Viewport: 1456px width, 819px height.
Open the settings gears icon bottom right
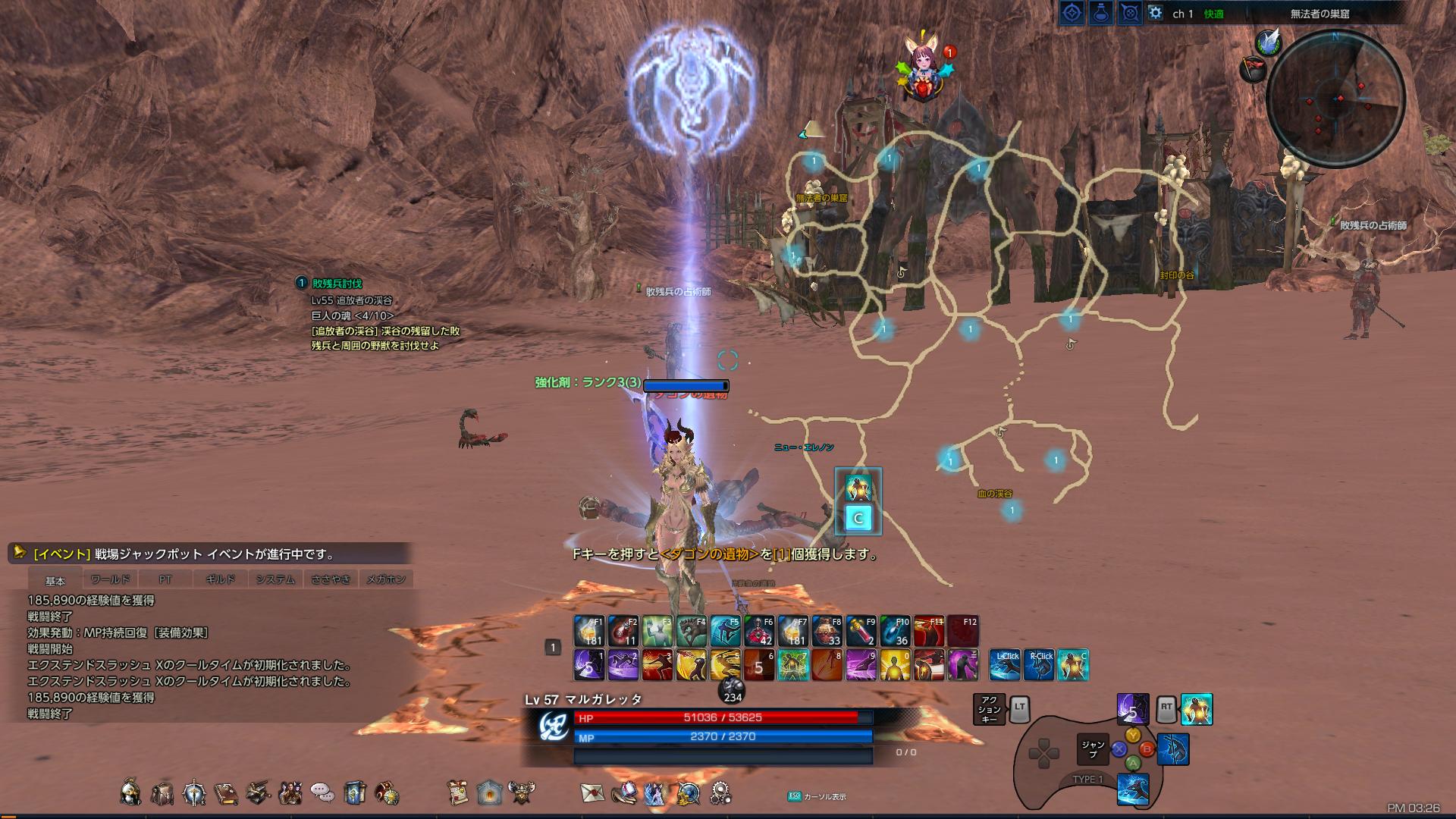[722, 792]
